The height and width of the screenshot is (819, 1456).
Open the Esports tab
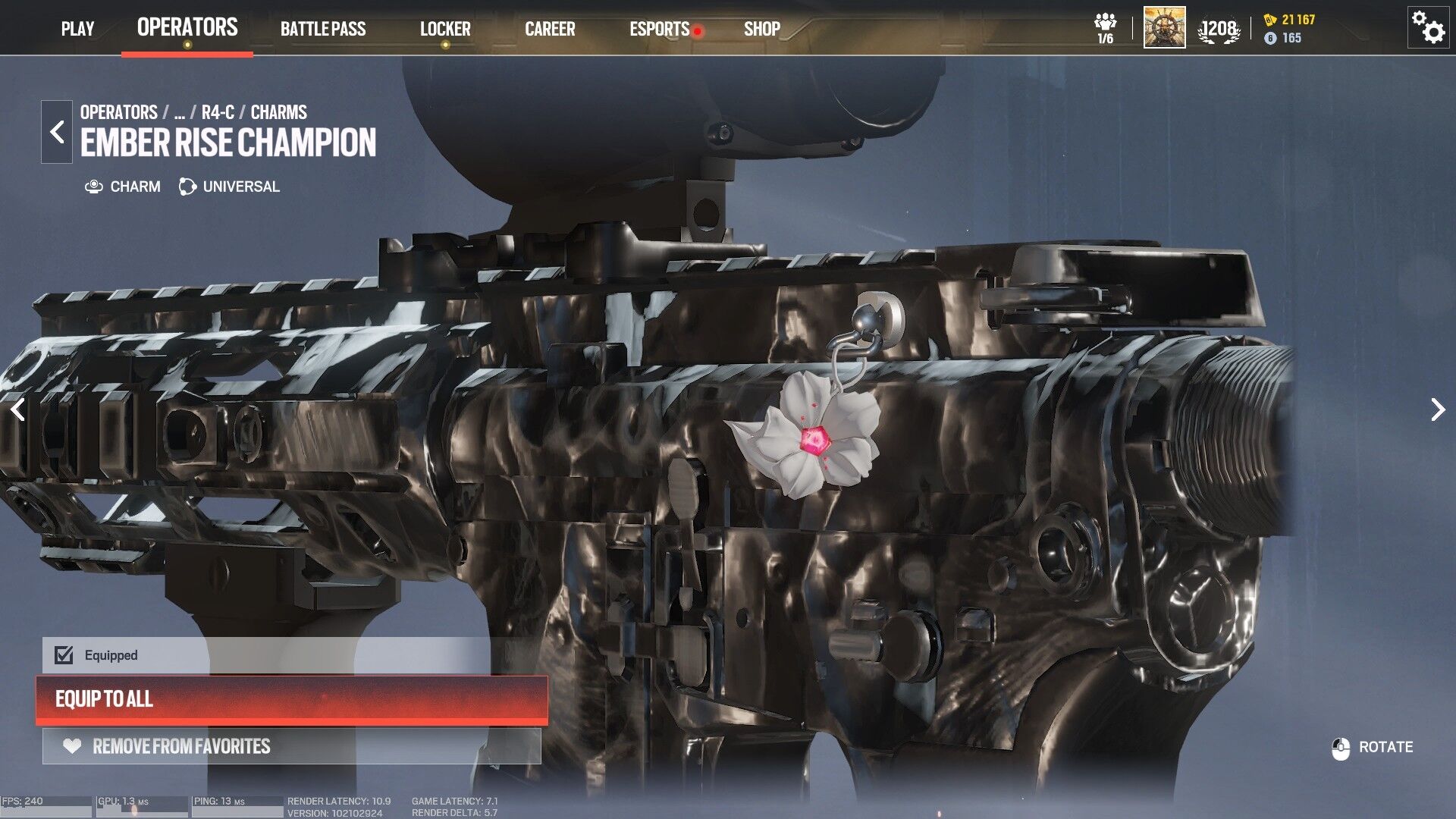(x=659, y=29)
